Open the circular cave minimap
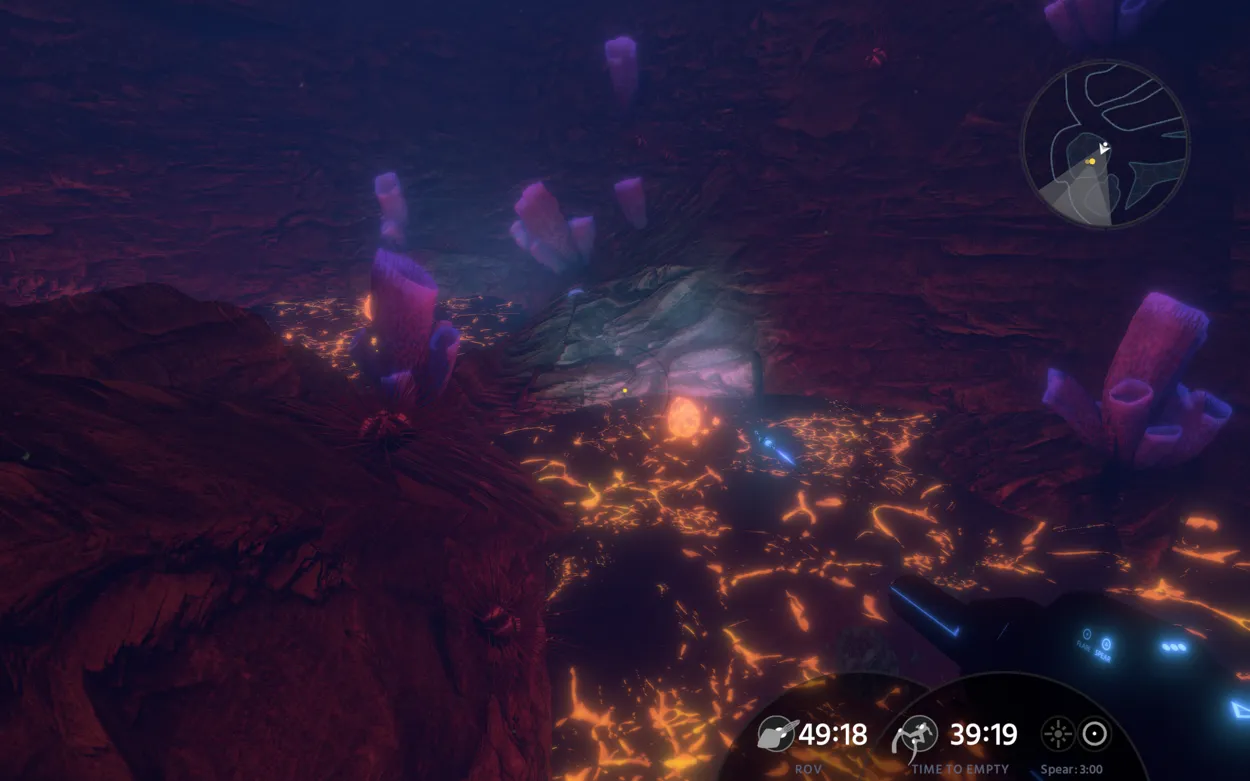Viewport: 1250px width, 781px height. (1105, 144)
